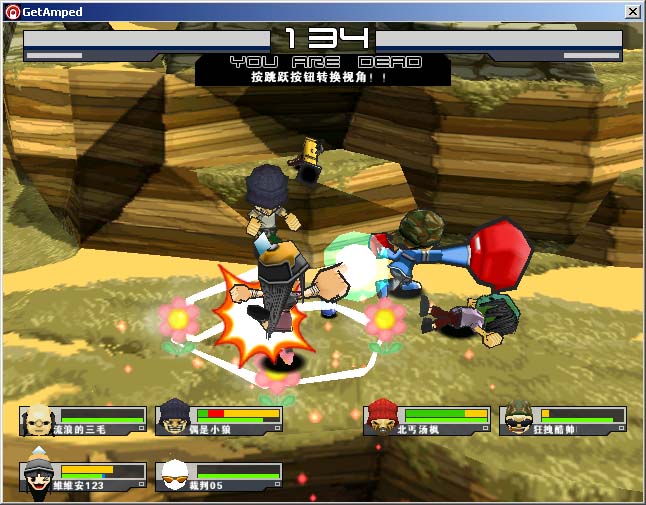
Task: Select player portrait 流浪的三毛
Action: tap(38, 420)
